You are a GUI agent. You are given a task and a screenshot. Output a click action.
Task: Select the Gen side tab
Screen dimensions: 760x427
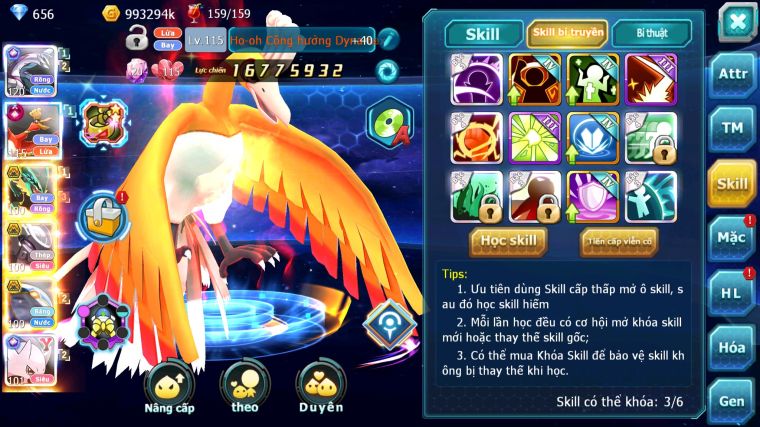pyautogui.click(x=732, y=401)
